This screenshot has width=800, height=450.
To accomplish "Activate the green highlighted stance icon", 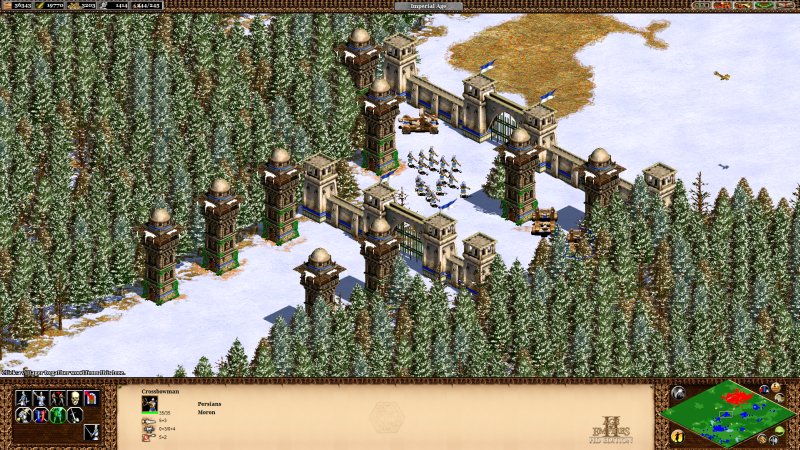I will coord(58,415).
